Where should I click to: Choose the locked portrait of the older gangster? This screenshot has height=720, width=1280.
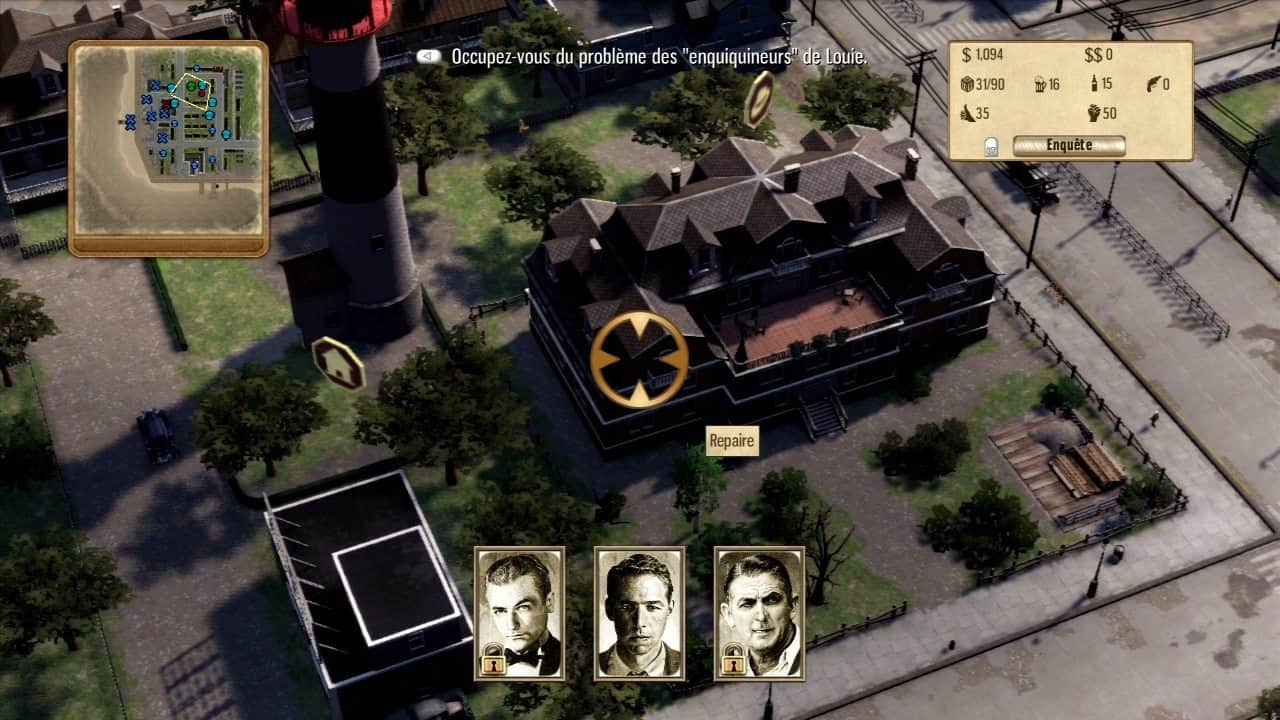coord(759,613)
